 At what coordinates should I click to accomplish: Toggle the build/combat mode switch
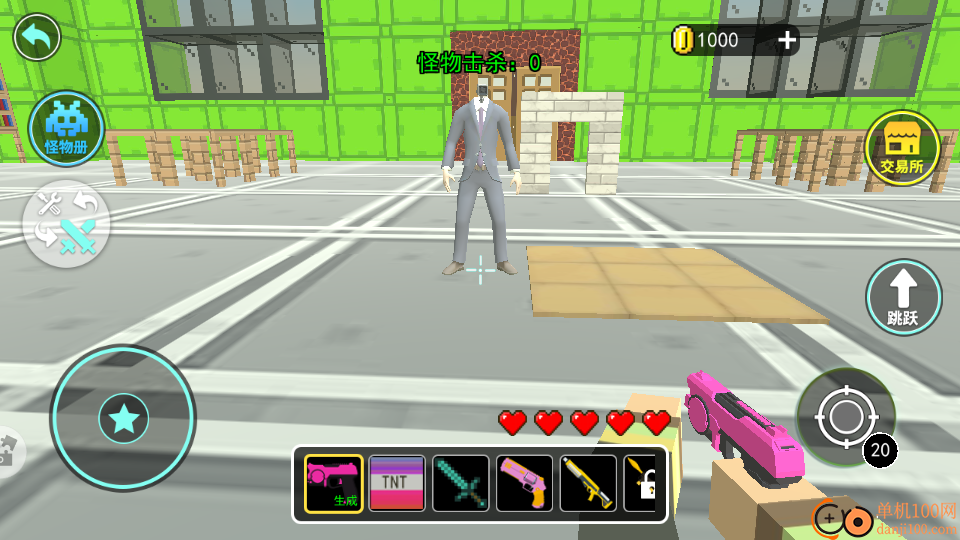[66, 224]
